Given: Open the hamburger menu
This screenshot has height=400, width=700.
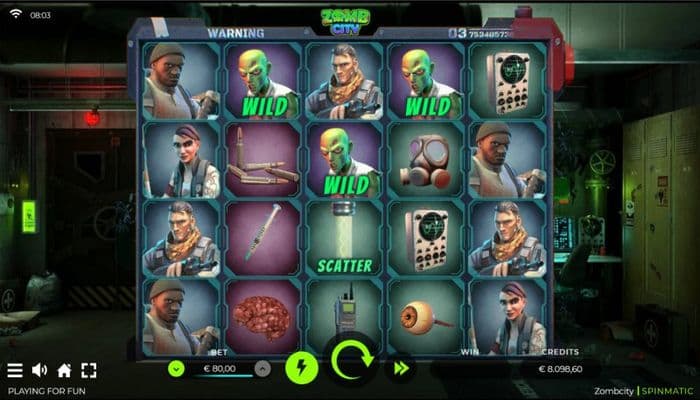Looking at the screenshot, I should click(15, 370).
